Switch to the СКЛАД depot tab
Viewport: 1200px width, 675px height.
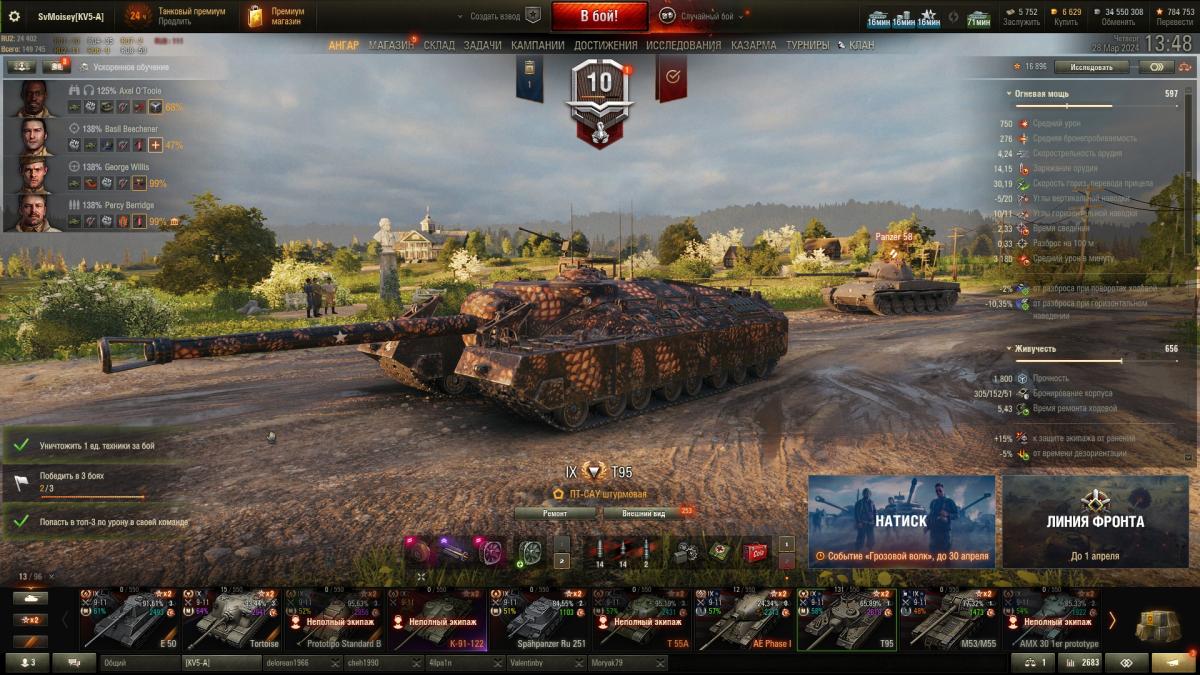439,46
